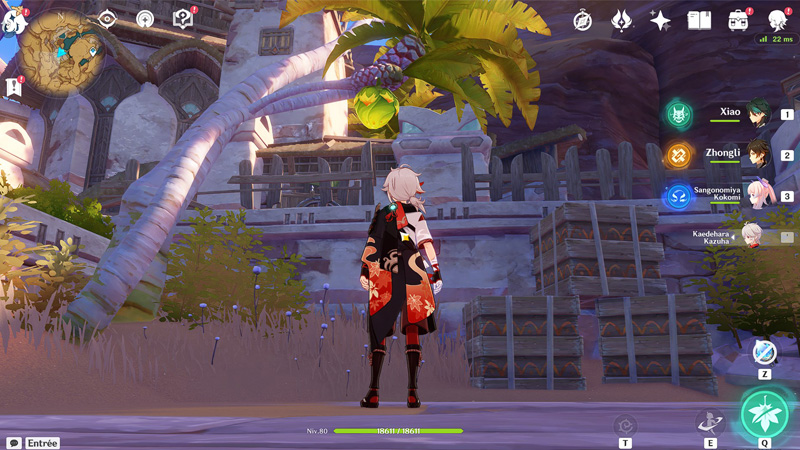
Task: Open the character head icon in the top bar
Action: [x=778, y=20]
